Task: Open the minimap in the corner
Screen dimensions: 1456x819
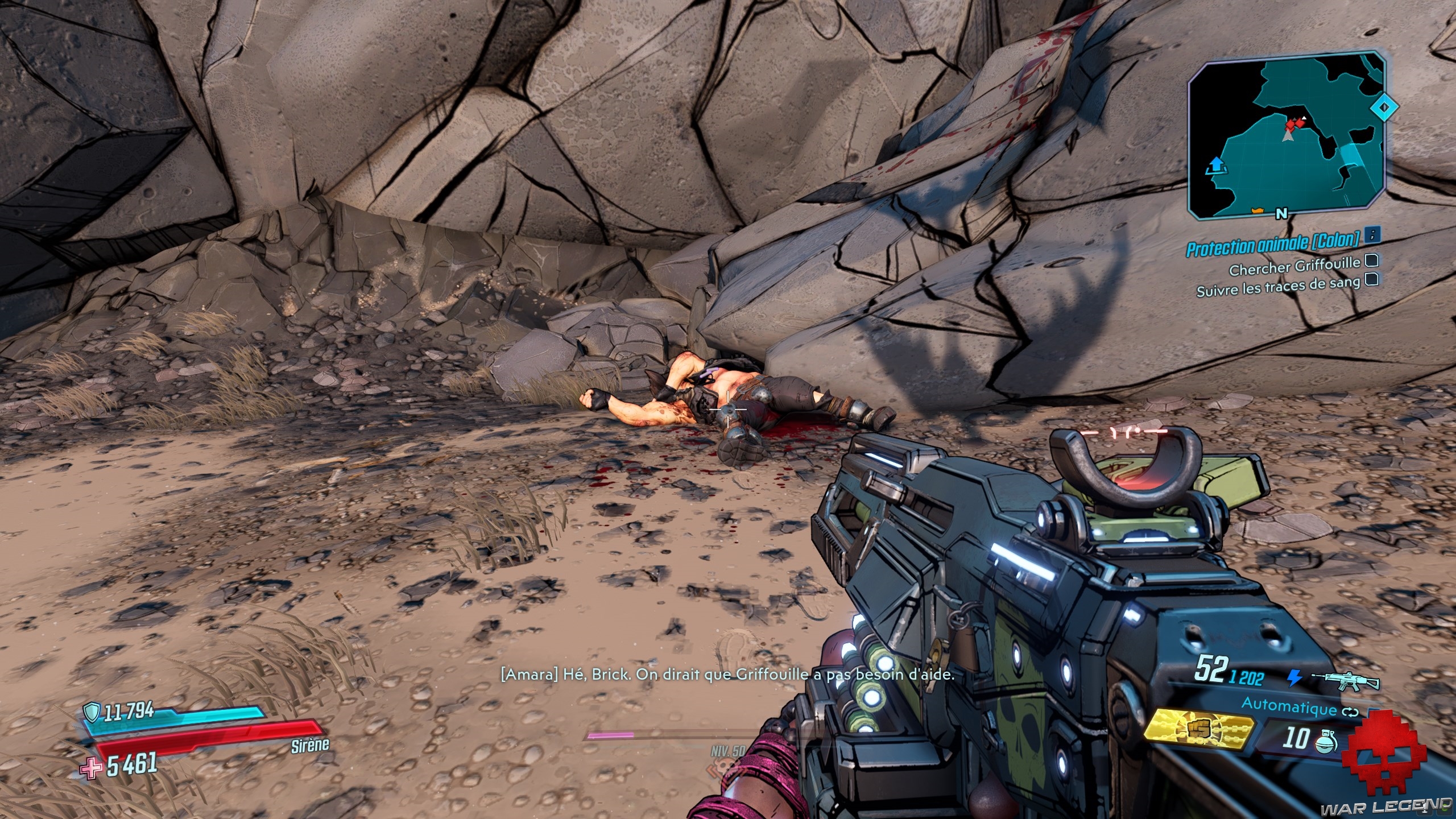Action: [1287, 136]
